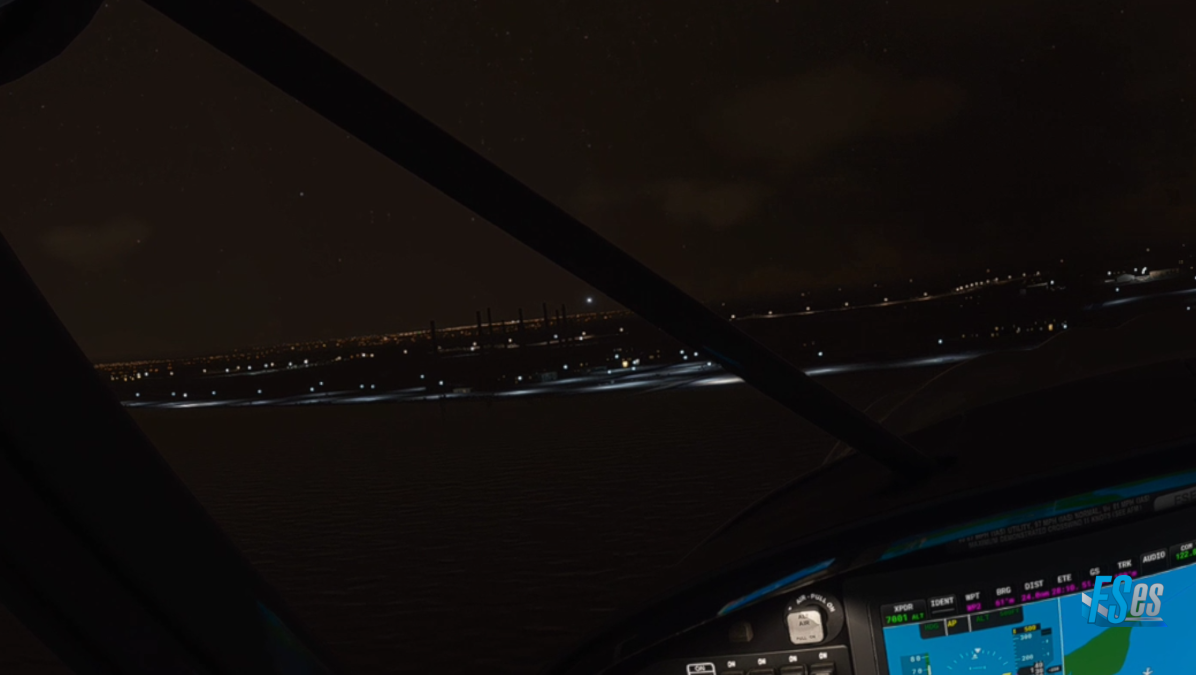This screenshot has height=675, width=1196.
Task: Tap the IDENT button on the display
Action: (941, 602)
